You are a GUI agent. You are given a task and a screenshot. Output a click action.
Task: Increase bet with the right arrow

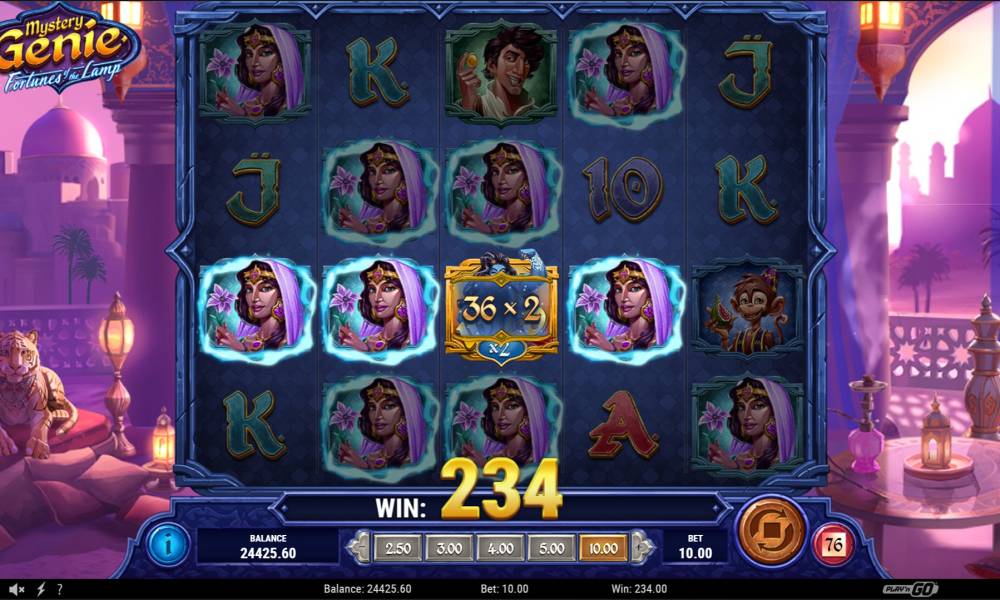pyautogui.click(x=642, y=547)
